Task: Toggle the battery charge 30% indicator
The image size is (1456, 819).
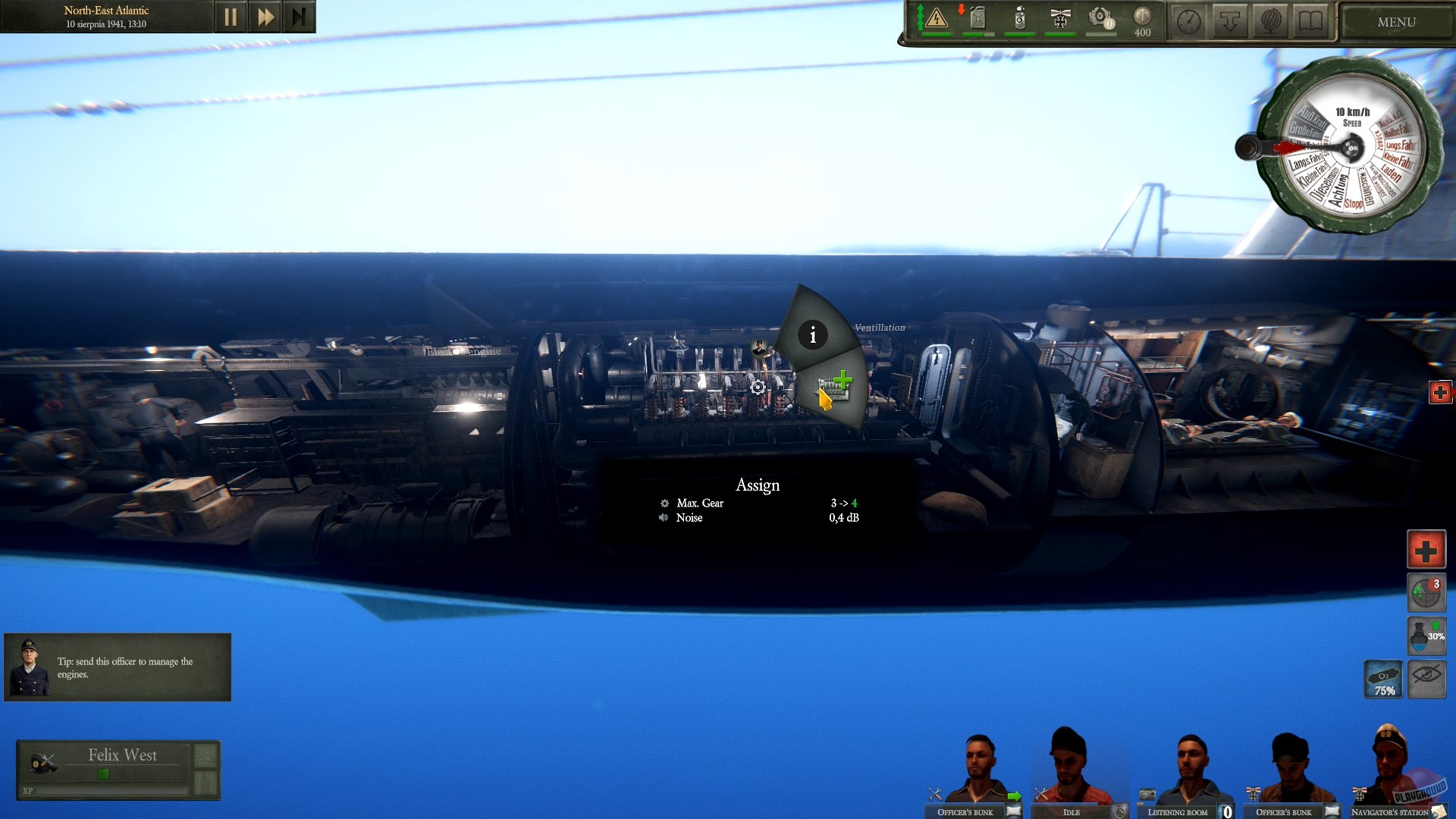Action: click(x=1426, y=637)
